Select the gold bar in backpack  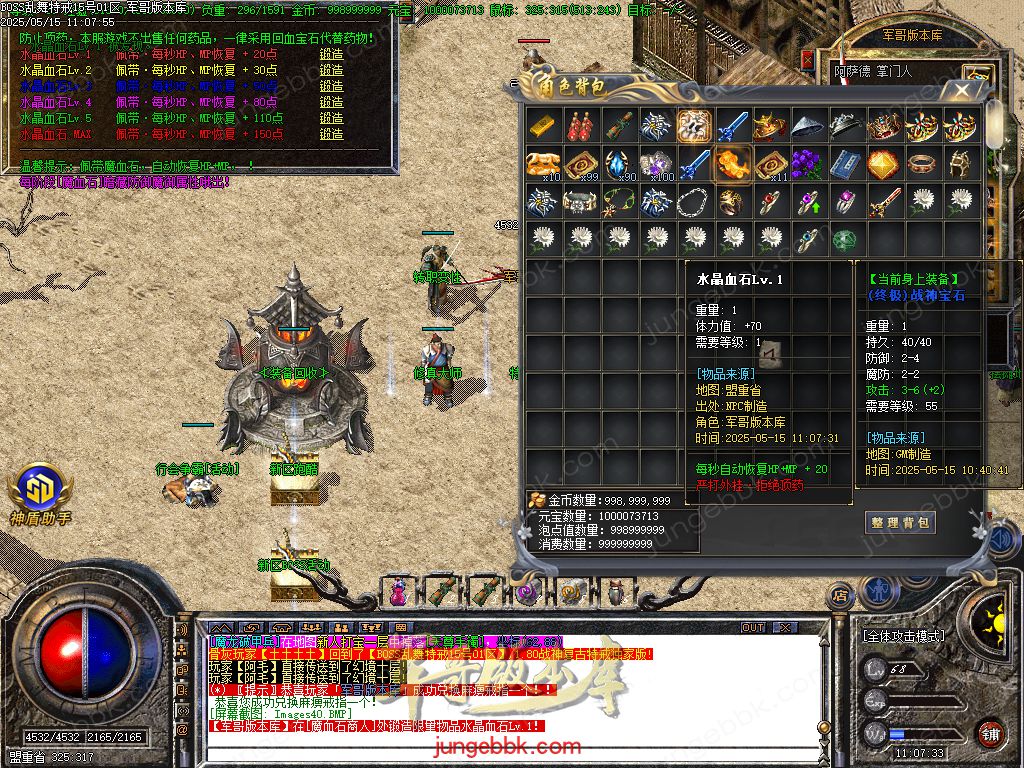point(543,127)
